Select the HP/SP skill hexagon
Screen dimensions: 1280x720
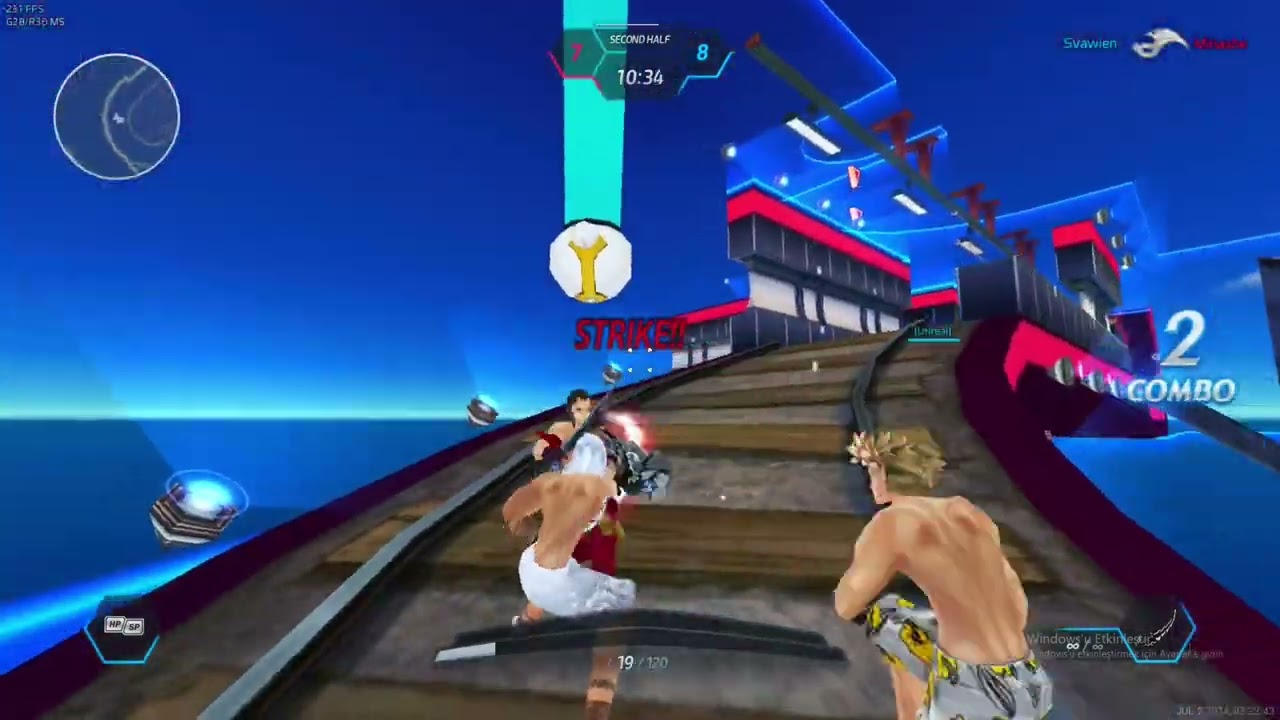(124, 632)
